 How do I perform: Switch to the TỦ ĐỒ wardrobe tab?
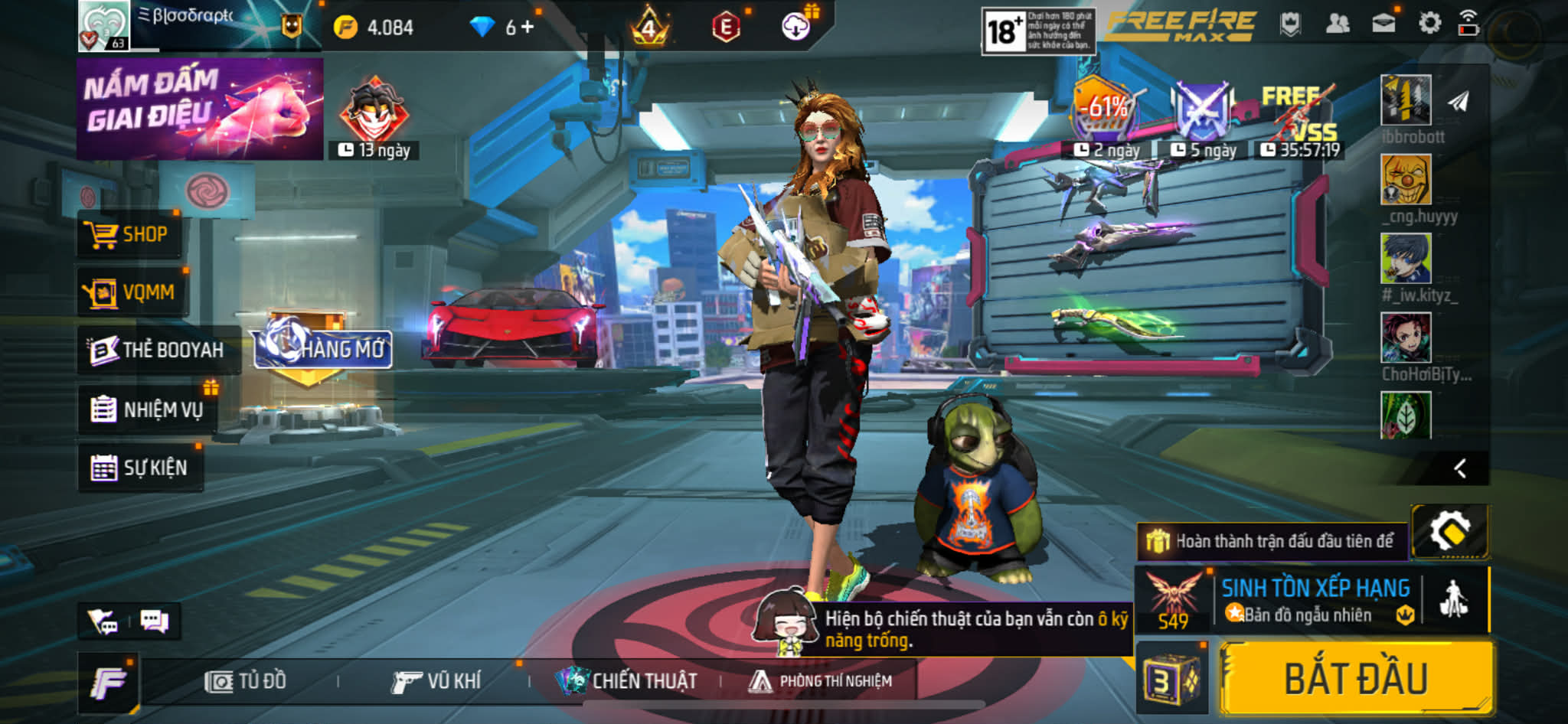click(247, 680)
